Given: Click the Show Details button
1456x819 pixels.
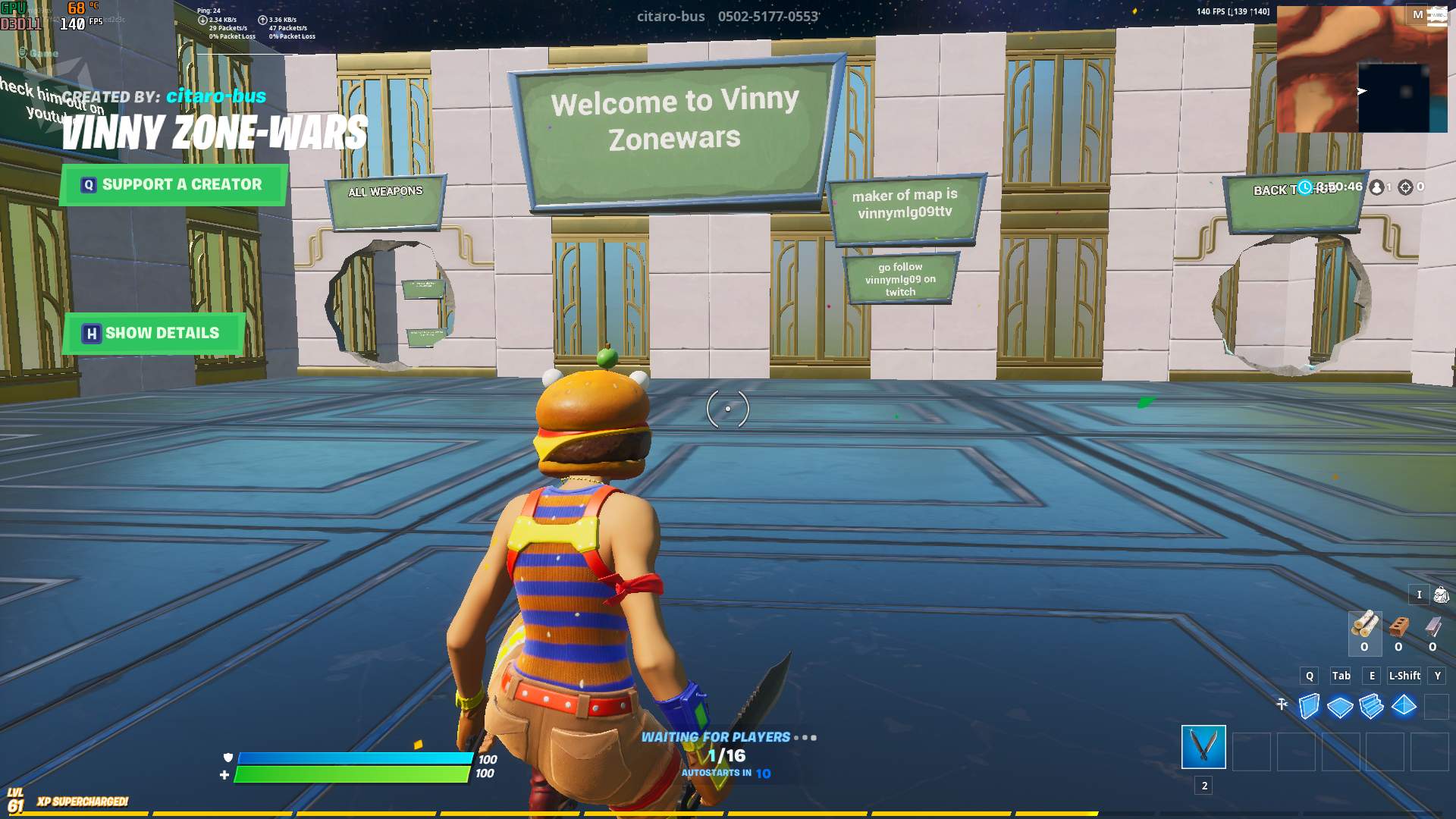Looking at the screenshot, I should pos(152,333).
